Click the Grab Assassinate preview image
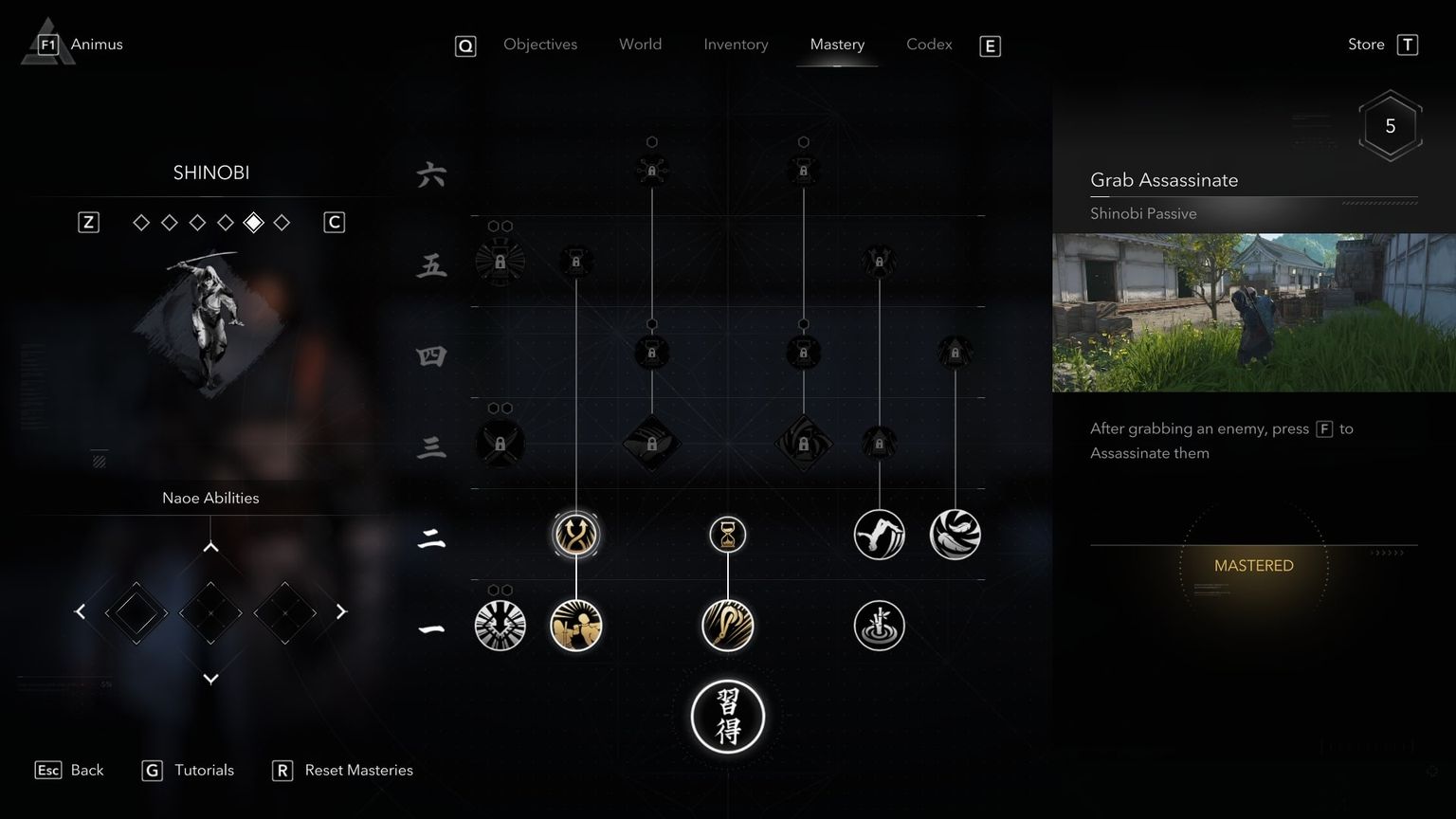This screenshot has width=1456, height=819. [x=1252, y=311]
